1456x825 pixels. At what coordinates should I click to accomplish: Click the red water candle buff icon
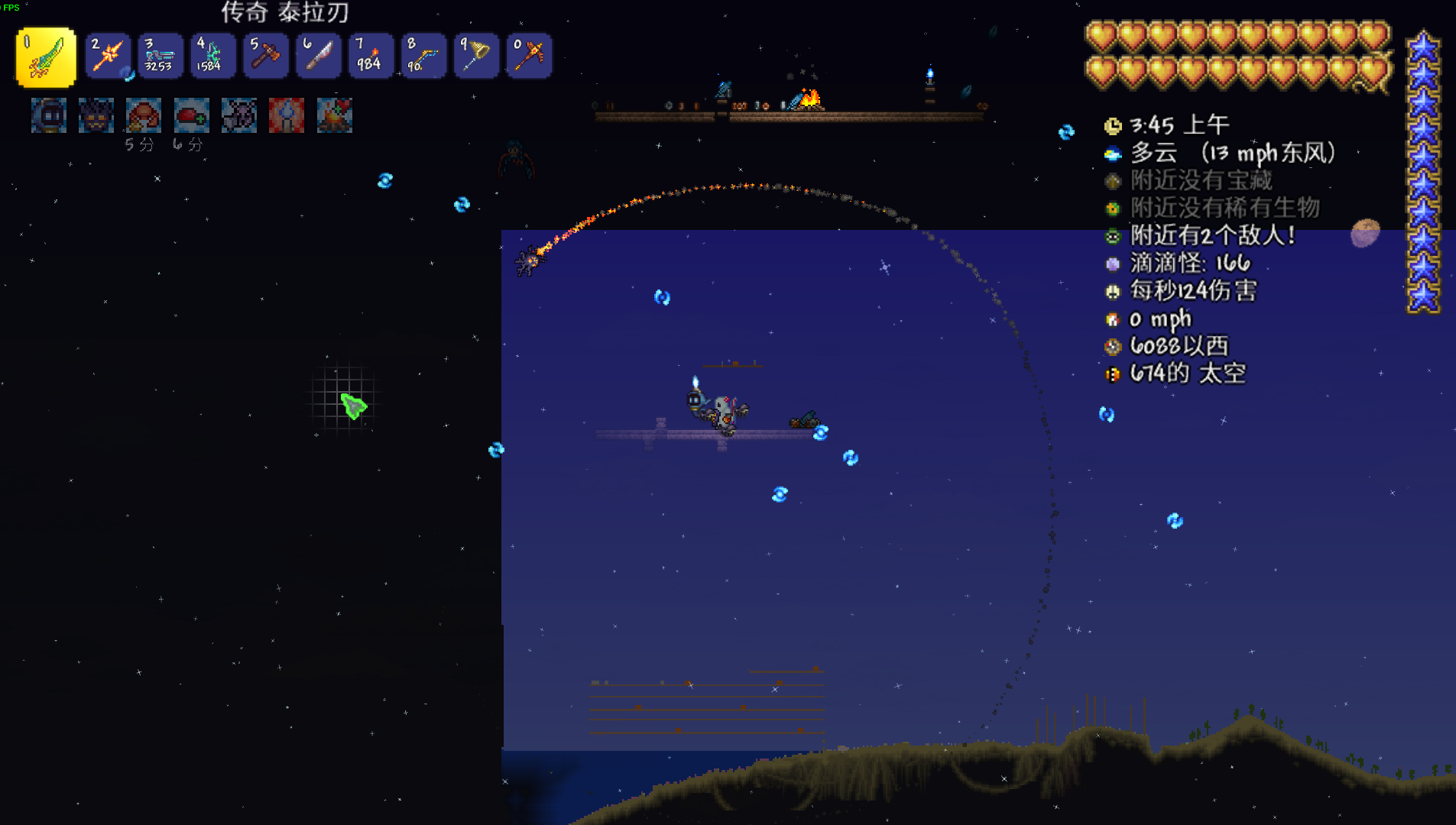(287, 115)
